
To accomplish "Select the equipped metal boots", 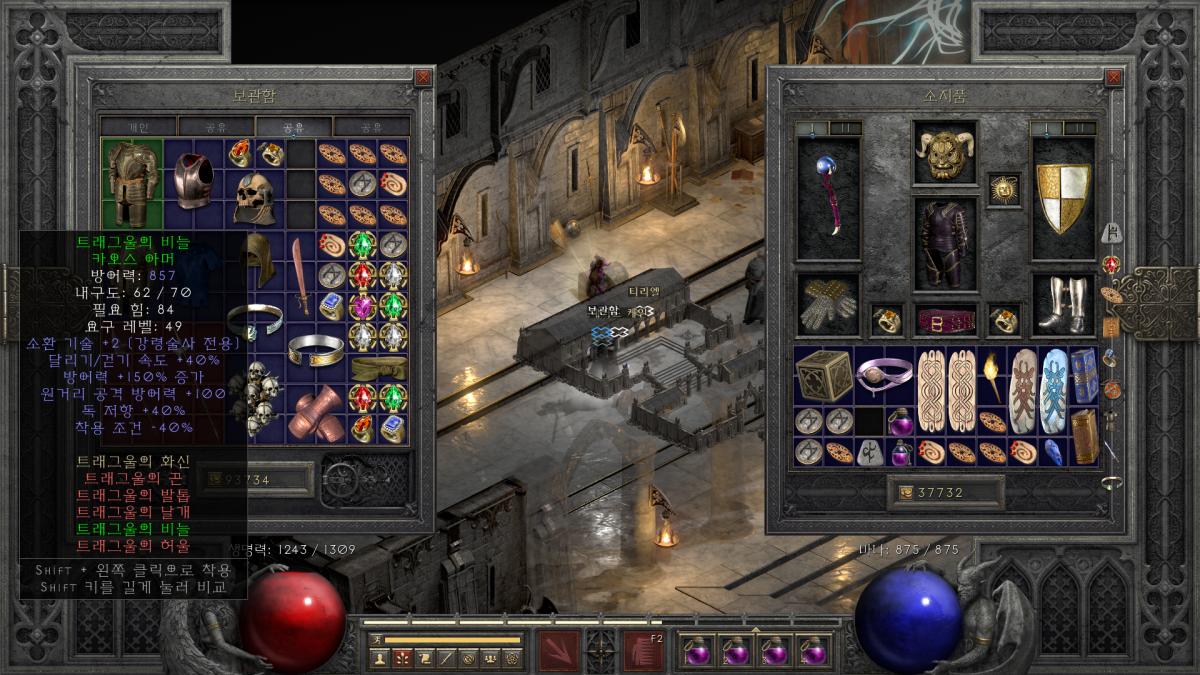I will (1063, 305).
